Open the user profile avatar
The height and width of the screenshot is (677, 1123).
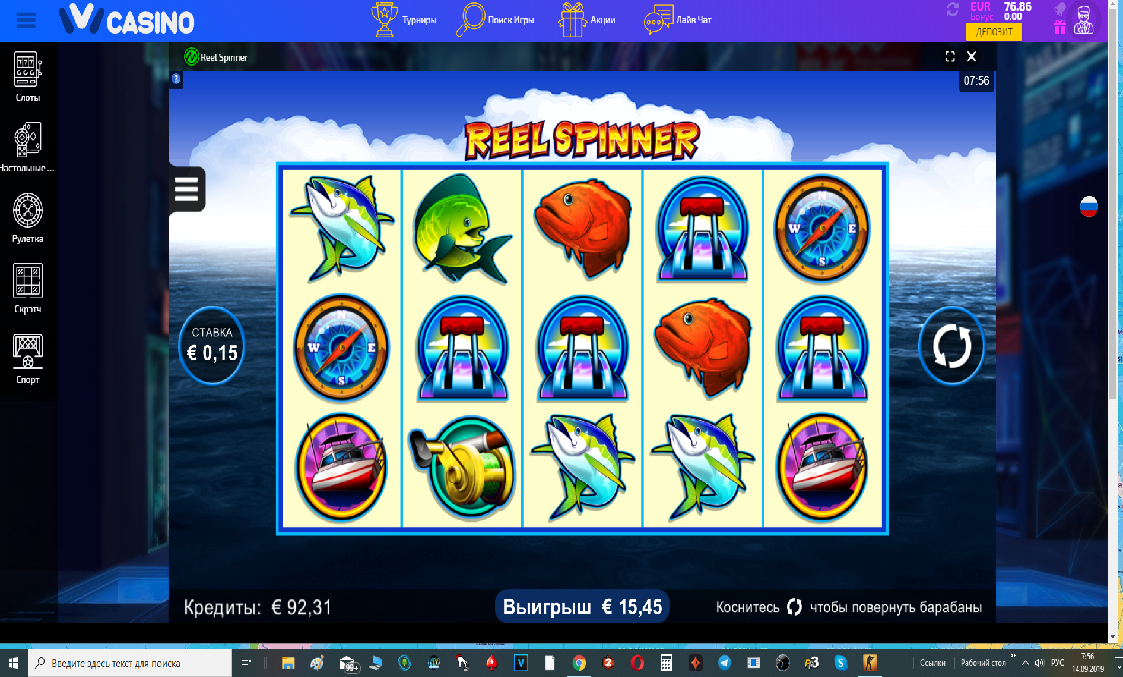click(x=1082, y=19)
